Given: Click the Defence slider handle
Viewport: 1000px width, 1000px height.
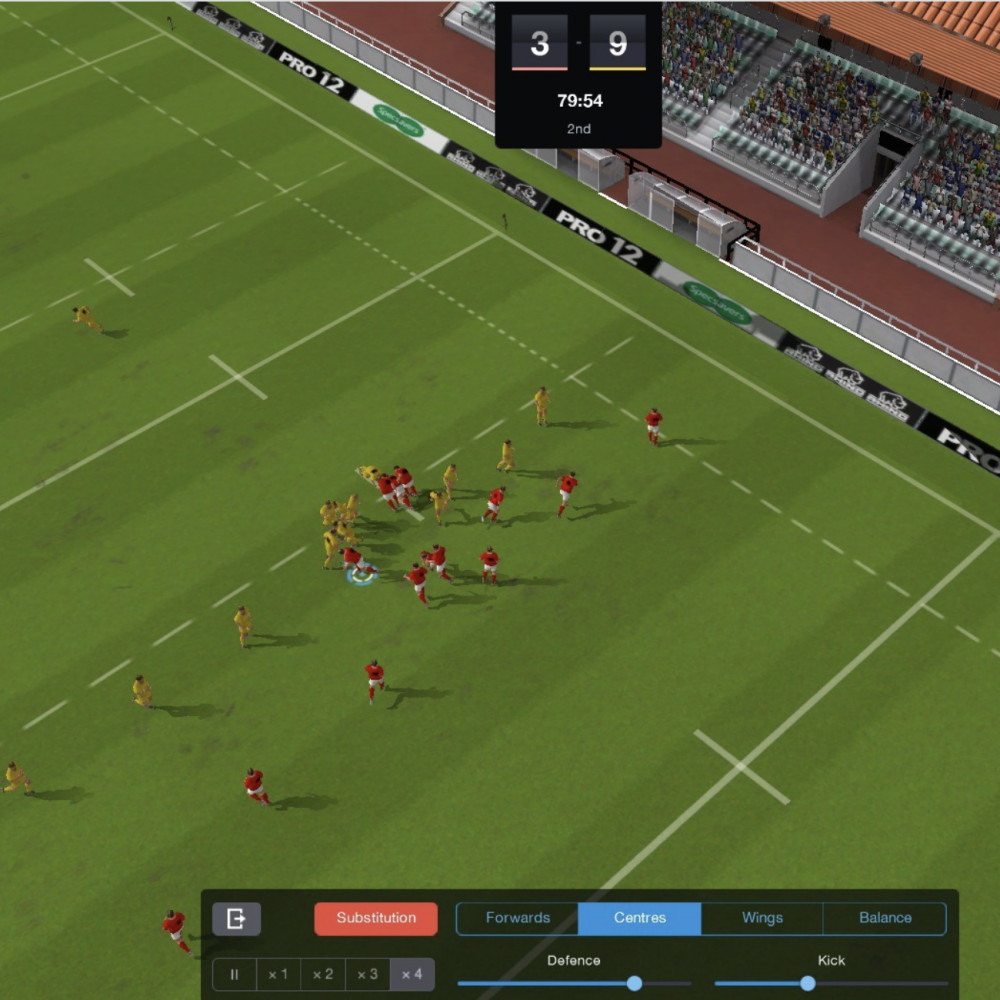Looking at the screenshot, I should [634, 984].
